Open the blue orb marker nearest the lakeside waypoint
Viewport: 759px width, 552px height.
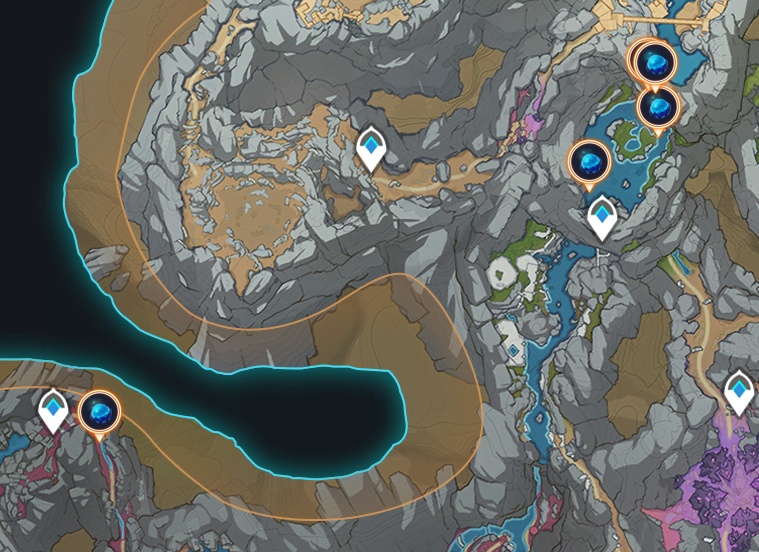coord(589,161)
